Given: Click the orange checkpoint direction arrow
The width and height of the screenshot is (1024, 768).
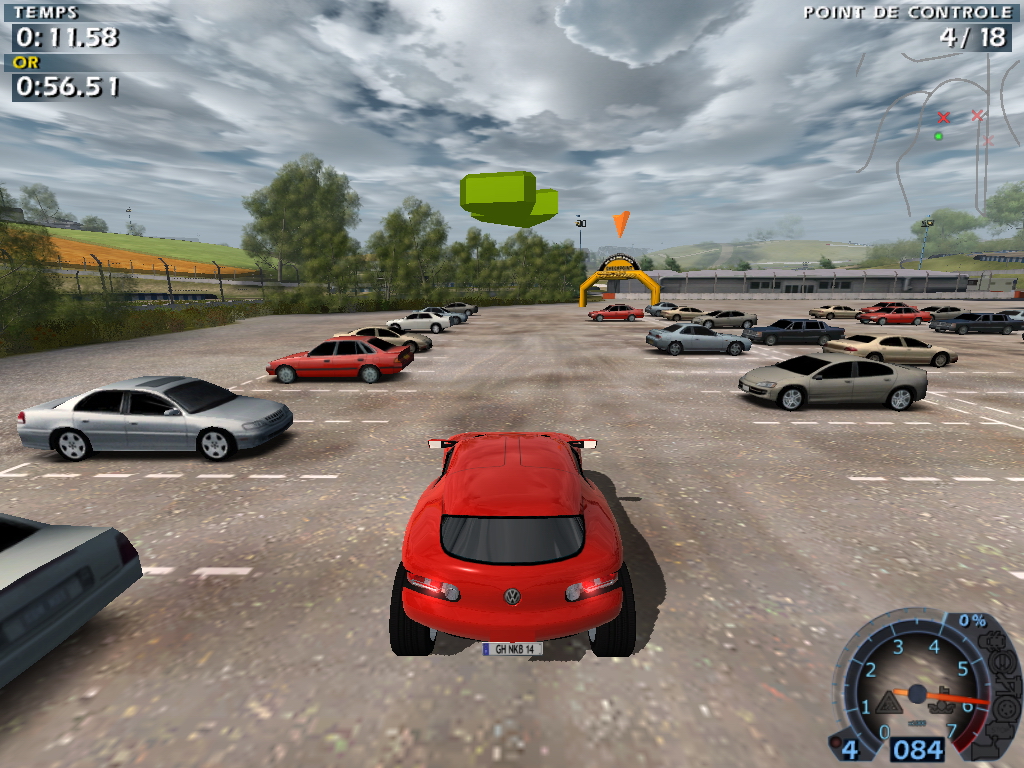Looking at the screenshot, I should coord(621,223).
